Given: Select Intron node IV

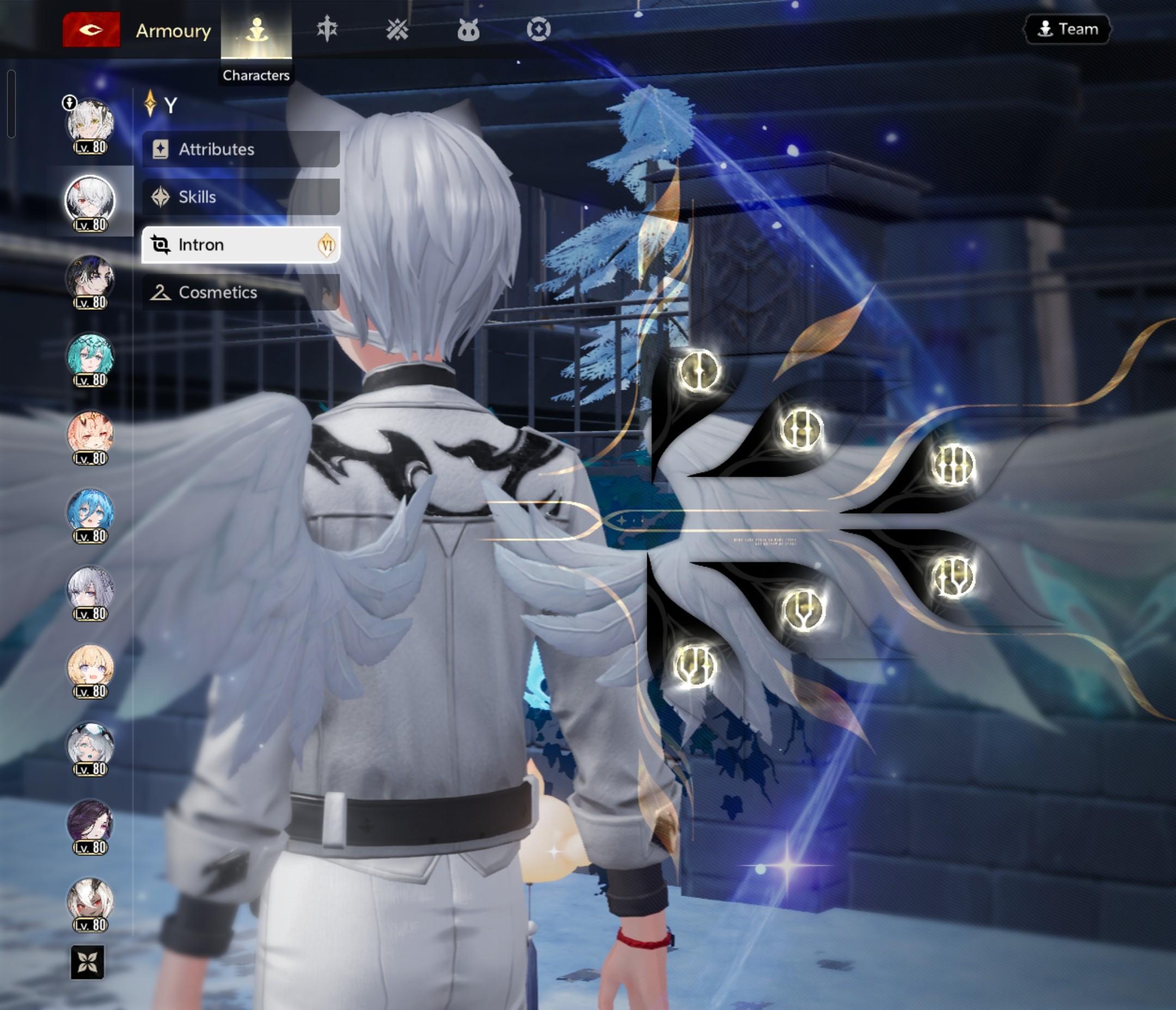Looking at the screenshot, I should point(953,576).
